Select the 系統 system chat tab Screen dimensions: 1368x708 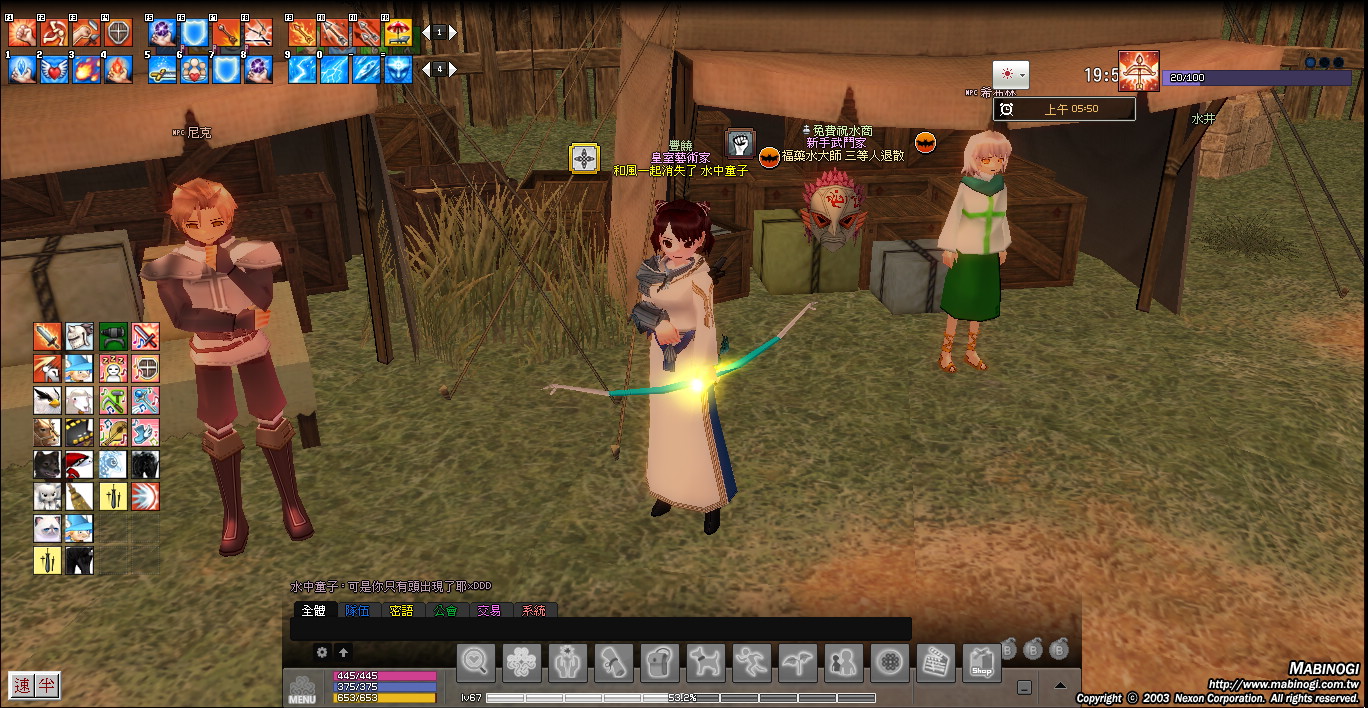[534, 610]
